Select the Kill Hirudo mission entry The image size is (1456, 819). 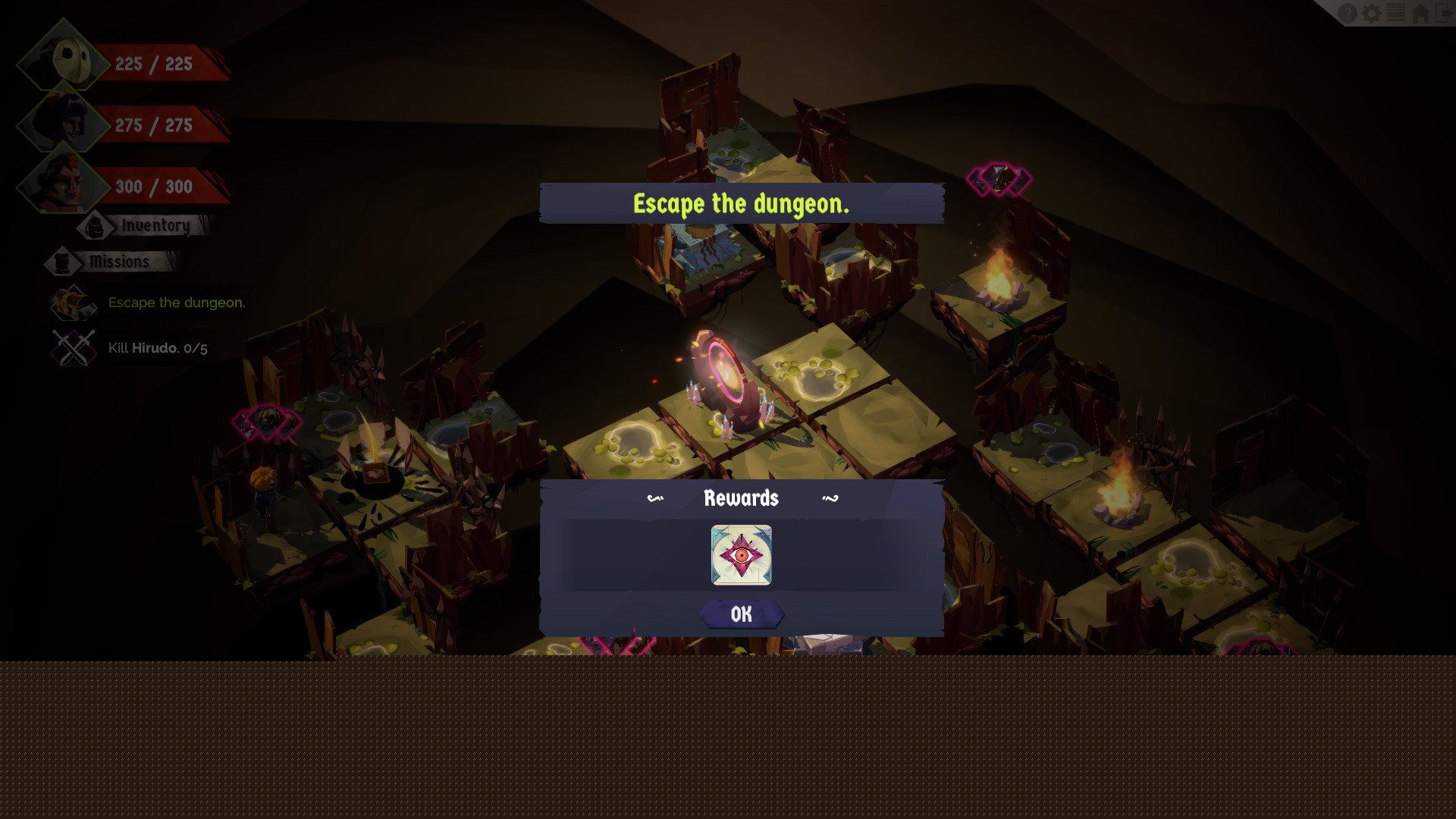click(157, 348)
